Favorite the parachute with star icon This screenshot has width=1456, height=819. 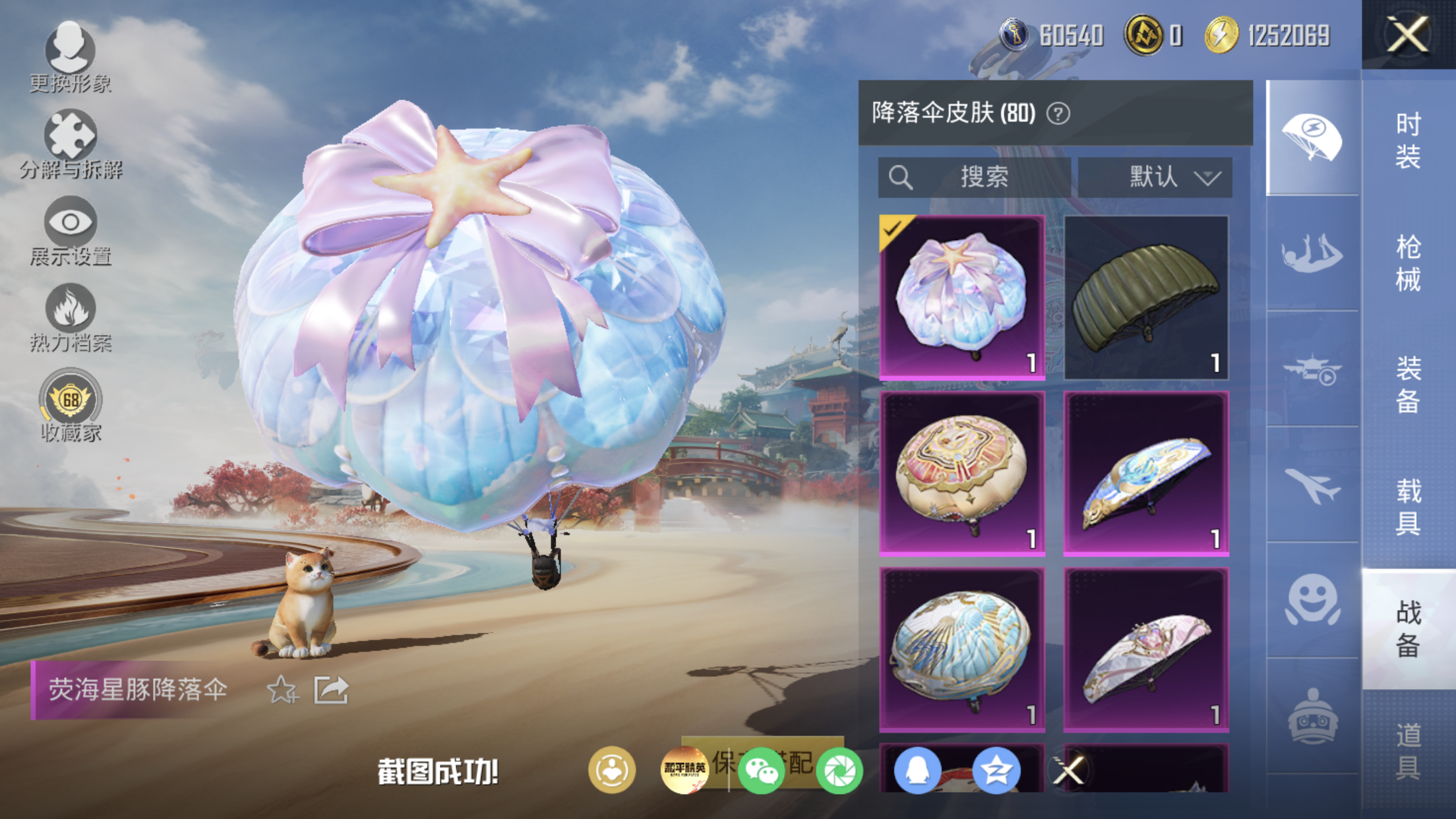[x=282, y=690]
